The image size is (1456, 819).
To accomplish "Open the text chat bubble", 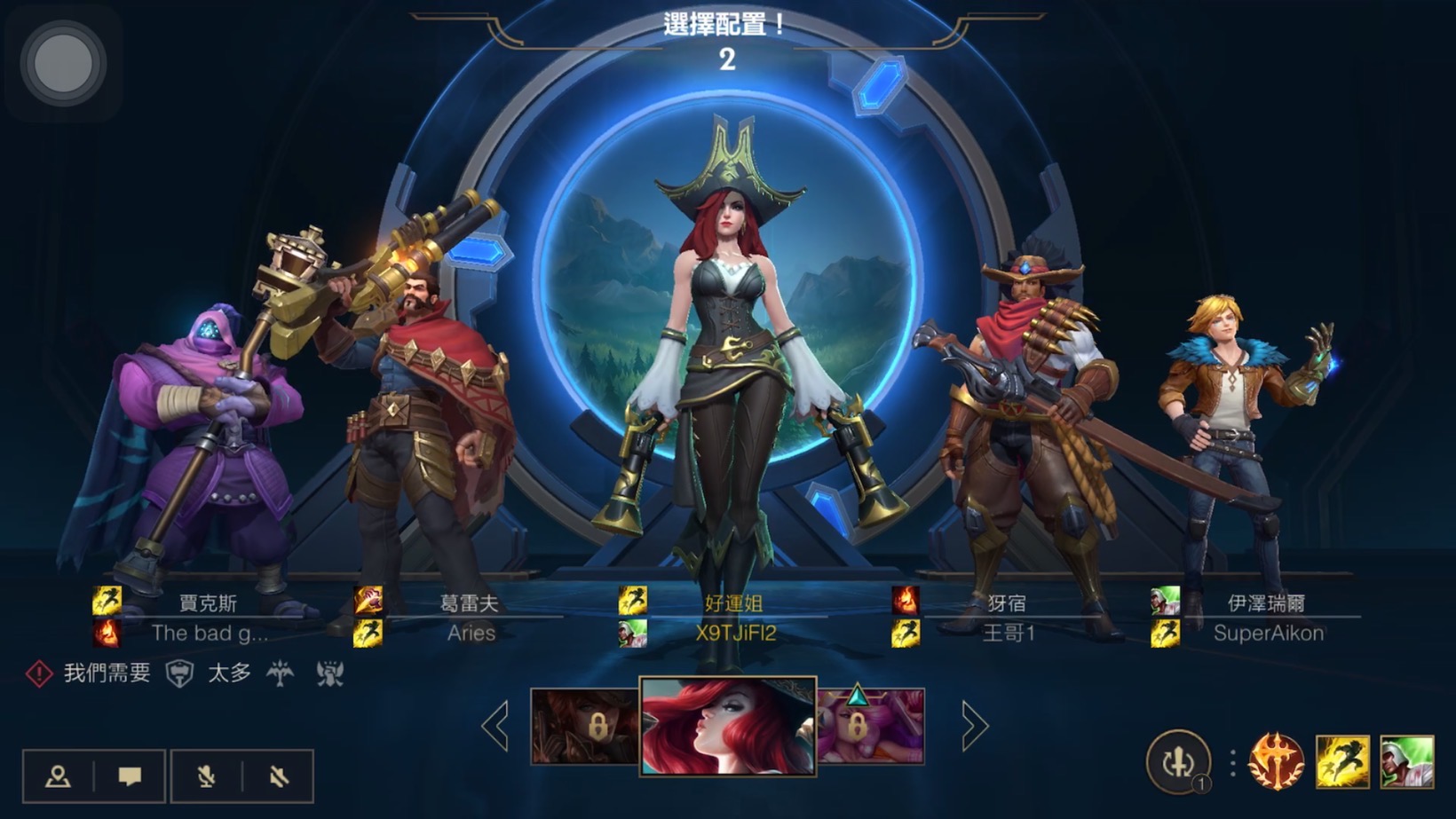I will pos(130,776).
